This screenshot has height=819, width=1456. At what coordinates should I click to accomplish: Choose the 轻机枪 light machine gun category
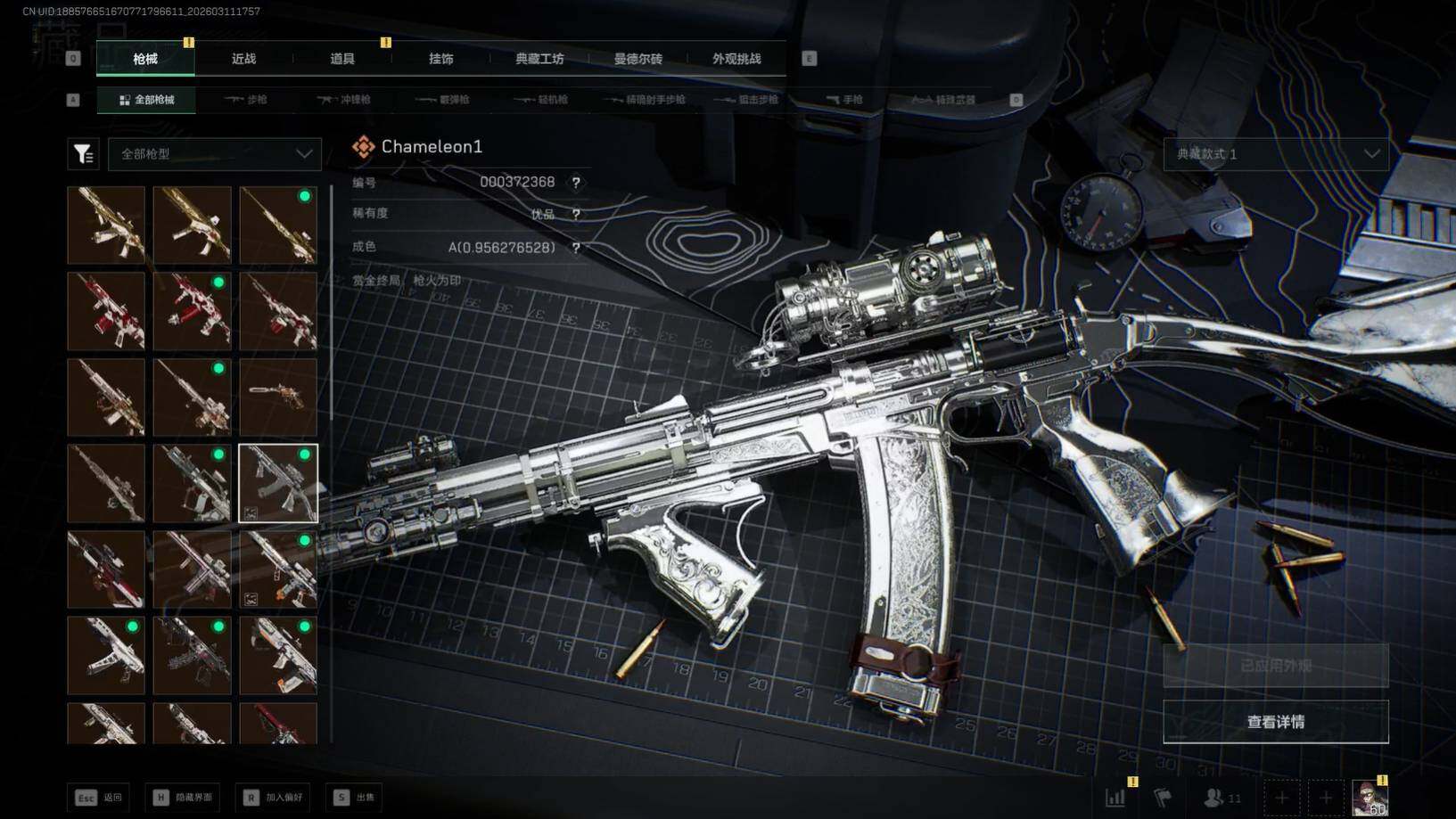(542, 100)
